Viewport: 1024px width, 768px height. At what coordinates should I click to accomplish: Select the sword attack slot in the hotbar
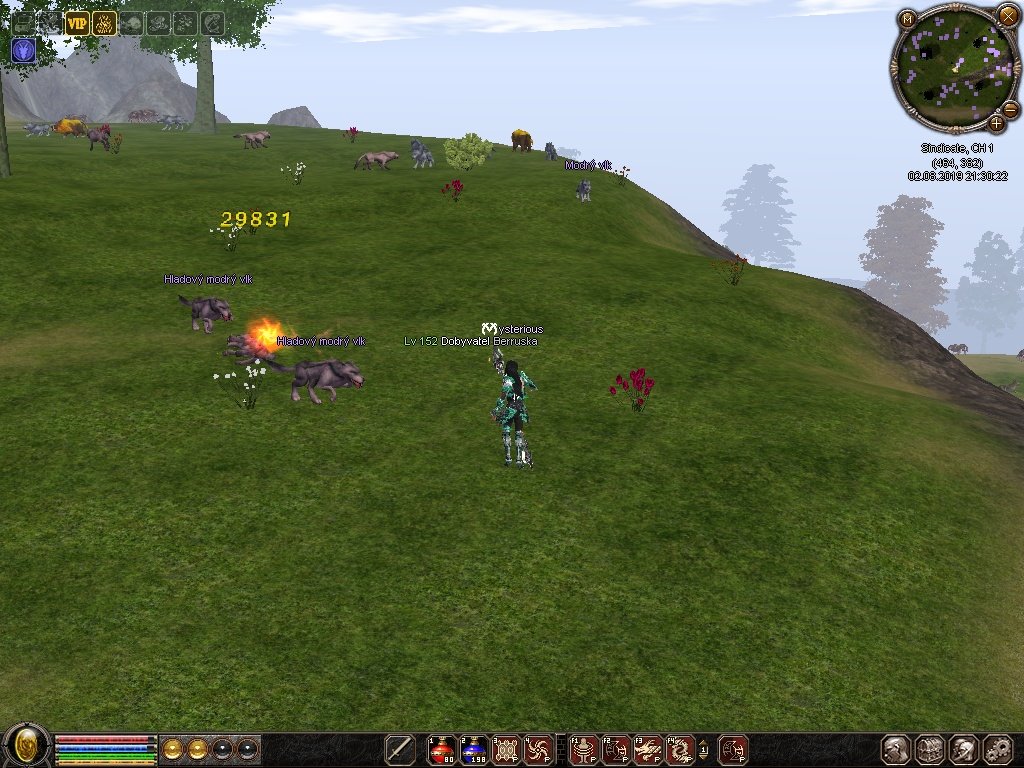tap(400, 750)
